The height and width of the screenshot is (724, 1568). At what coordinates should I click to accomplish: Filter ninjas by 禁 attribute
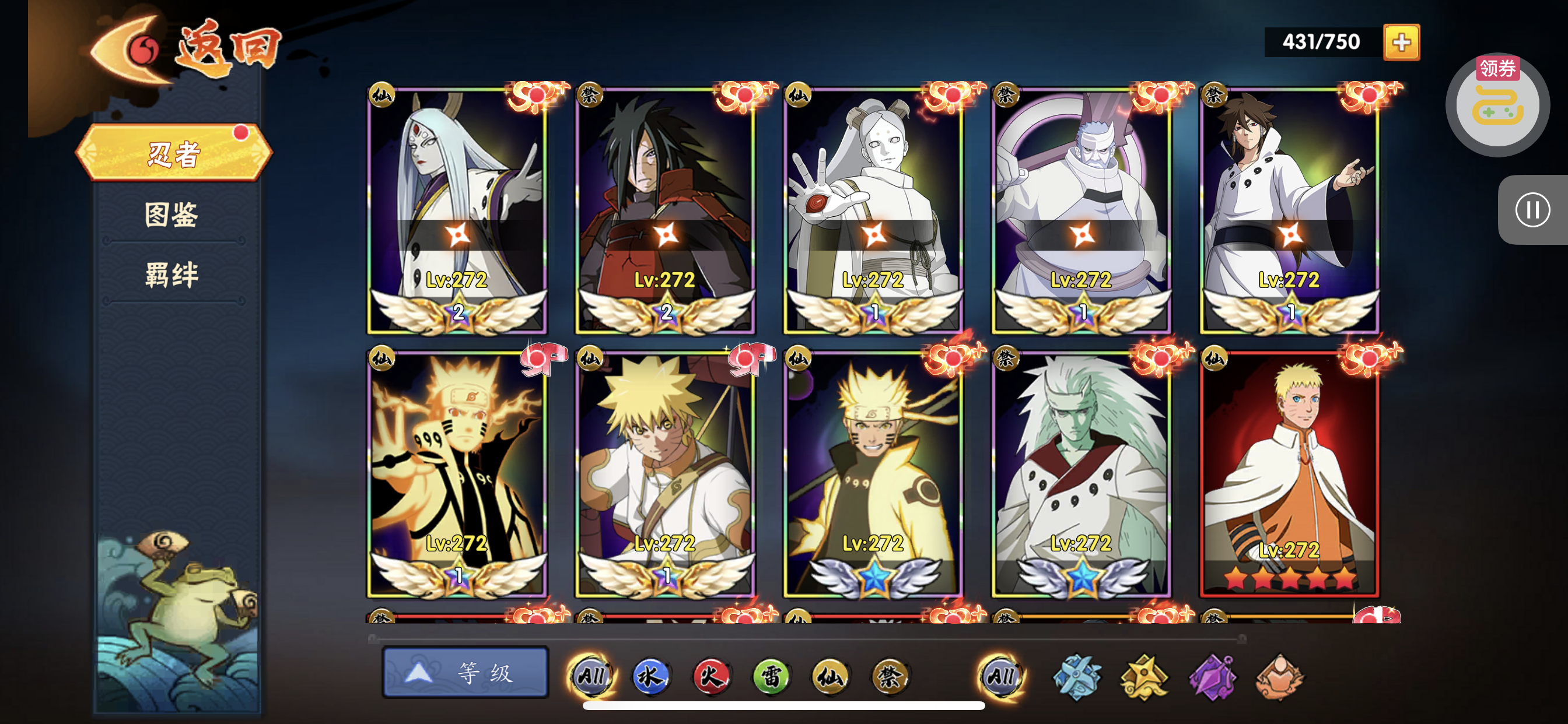tap(890, 676)
